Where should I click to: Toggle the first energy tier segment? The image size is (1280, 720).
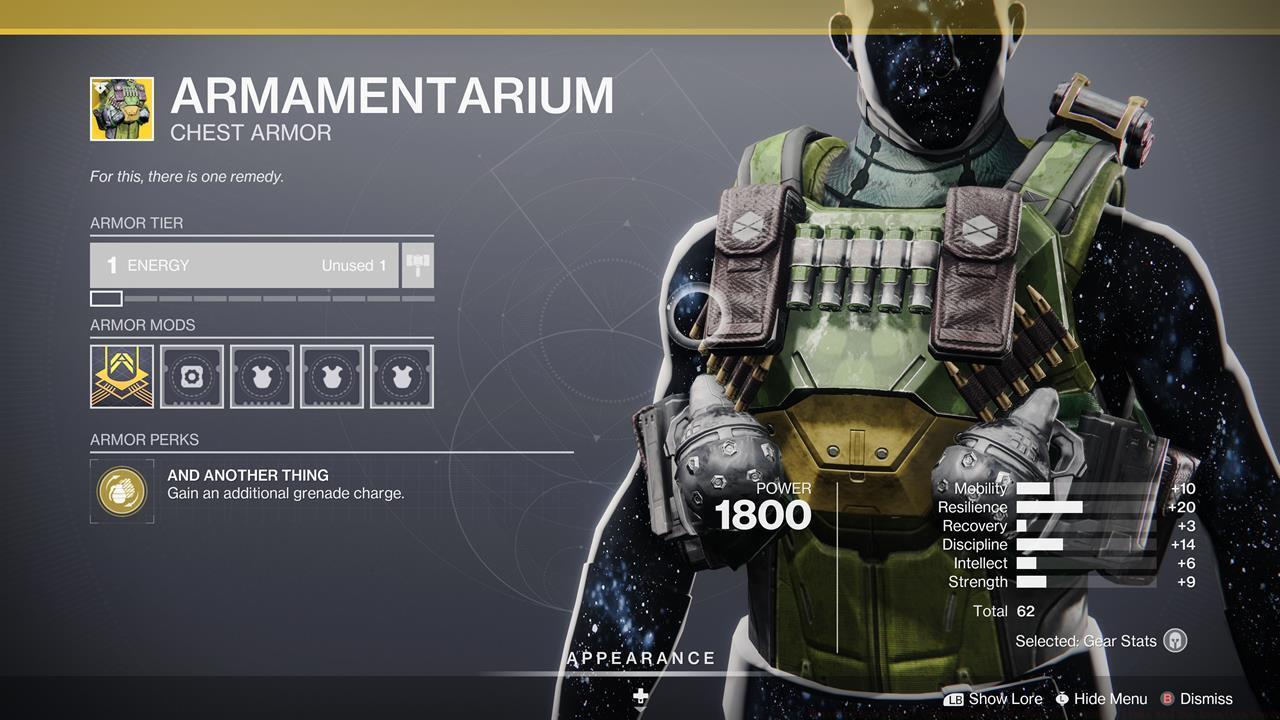click(x=105, y=297)
